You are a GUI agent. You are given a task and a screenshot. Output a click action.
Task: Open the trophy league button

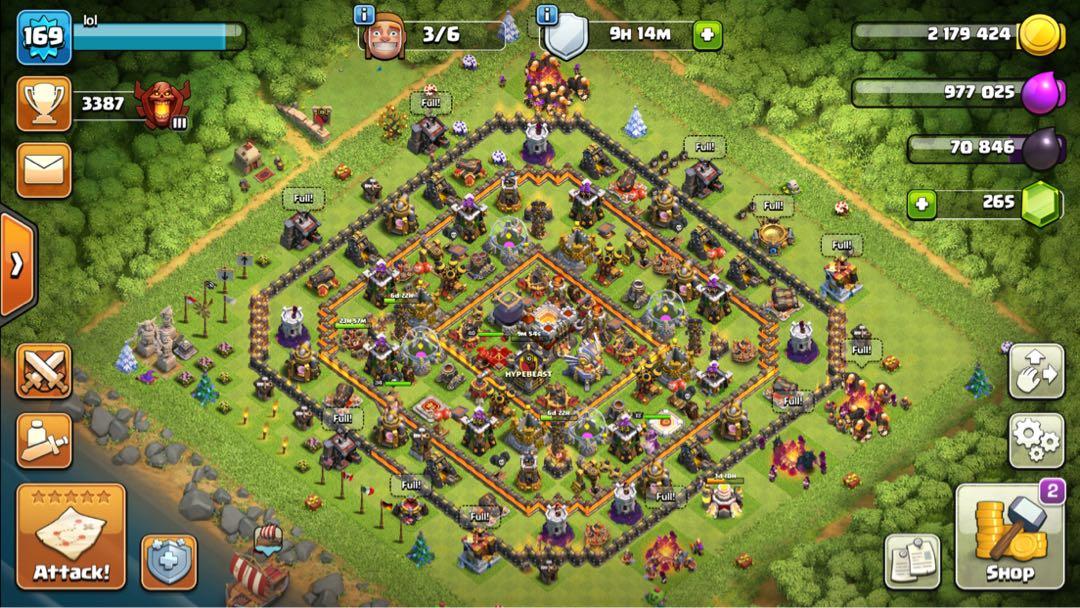point(44,104)
